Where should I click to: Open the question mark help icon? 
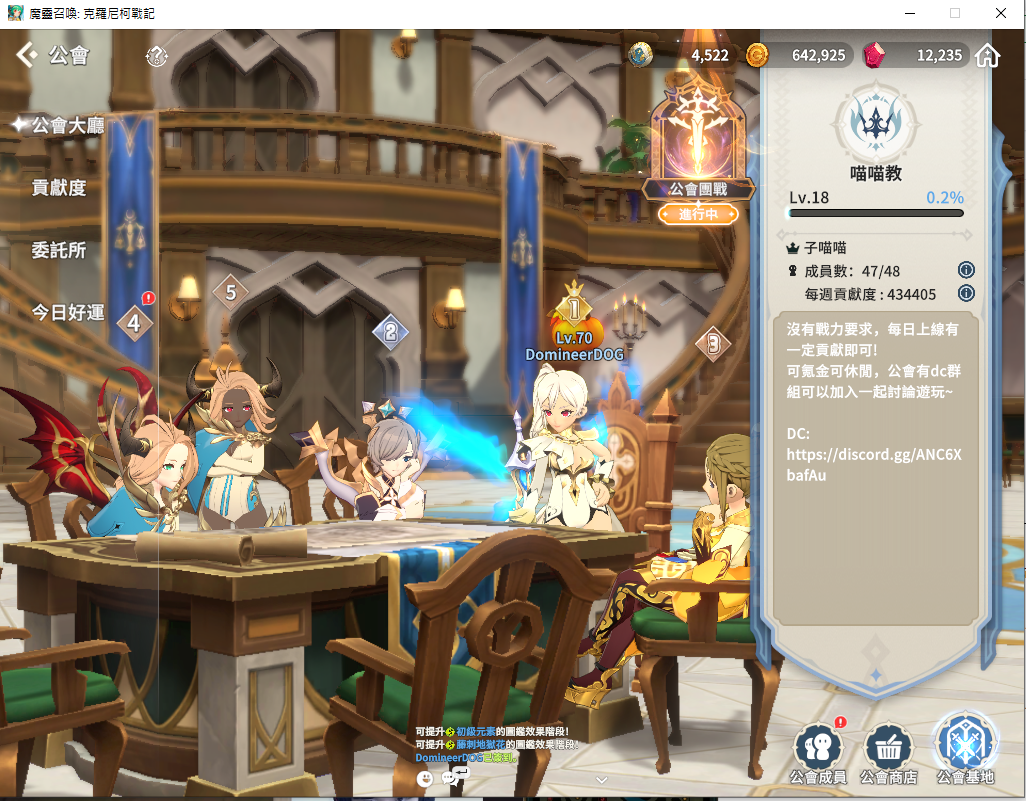(157, 56)
